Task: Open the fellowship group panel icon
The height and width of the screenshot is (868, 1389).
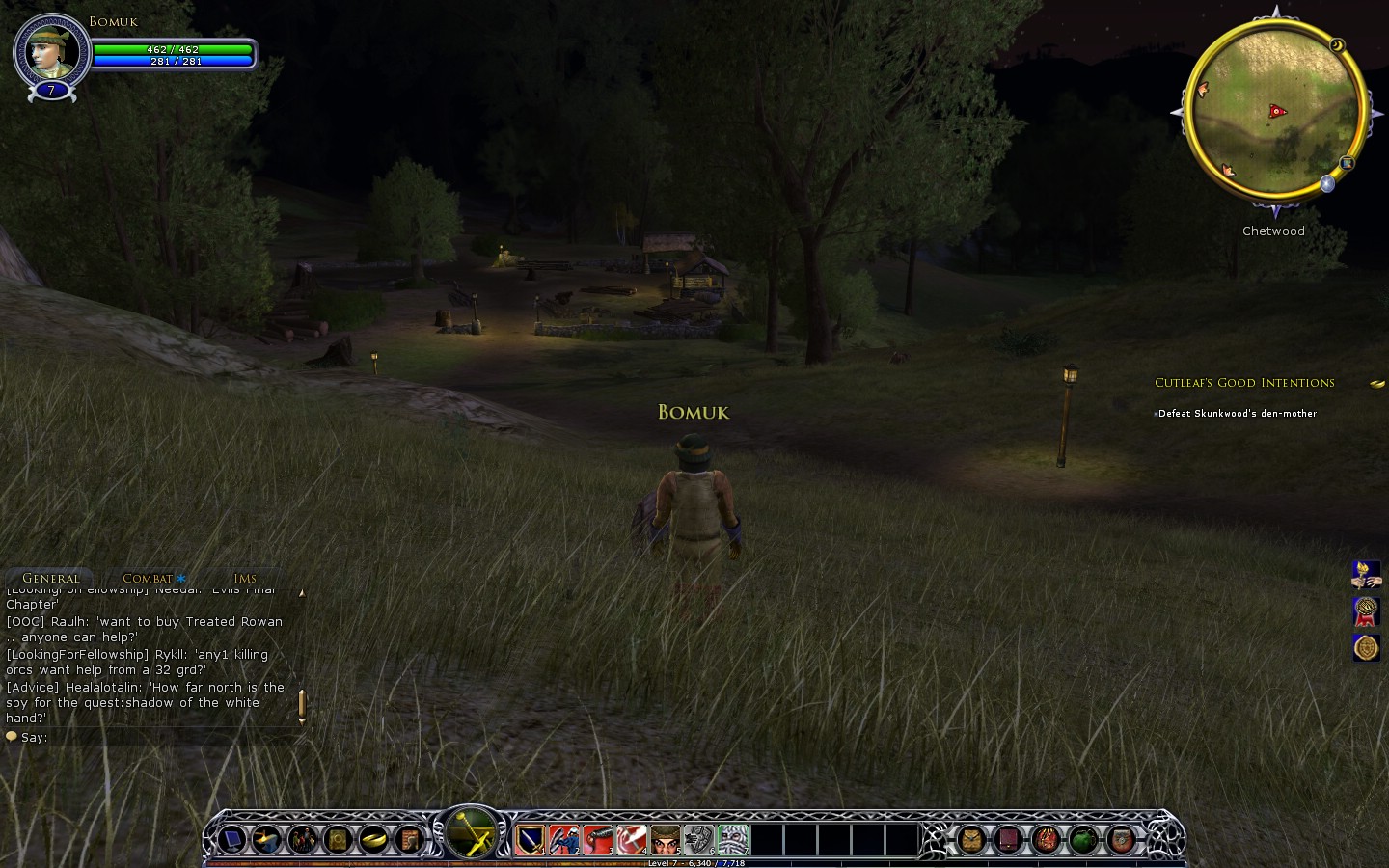Action: (302, 839)
